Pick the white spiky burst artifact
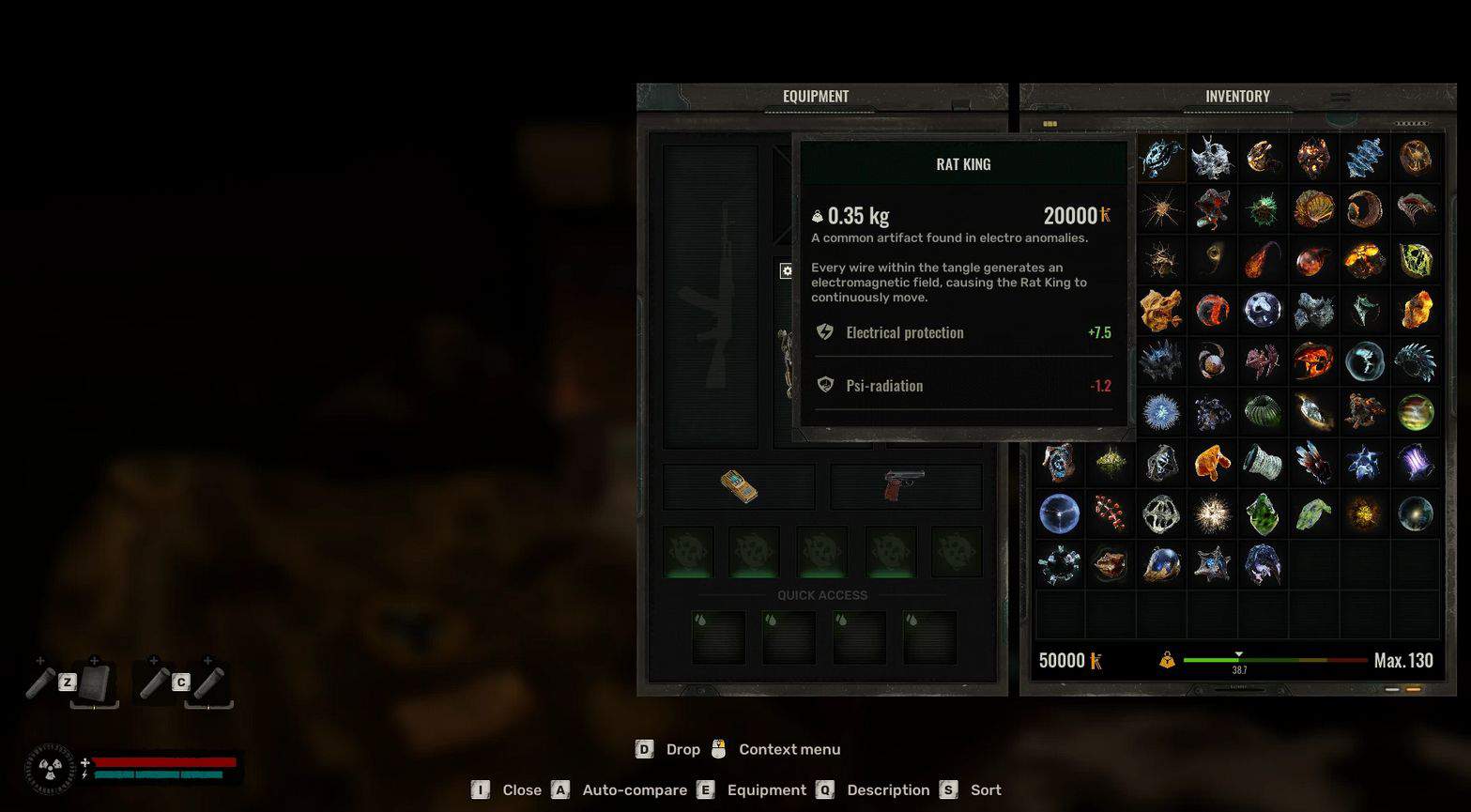This screenshot has height=812, width=1471. point(1212,513)
